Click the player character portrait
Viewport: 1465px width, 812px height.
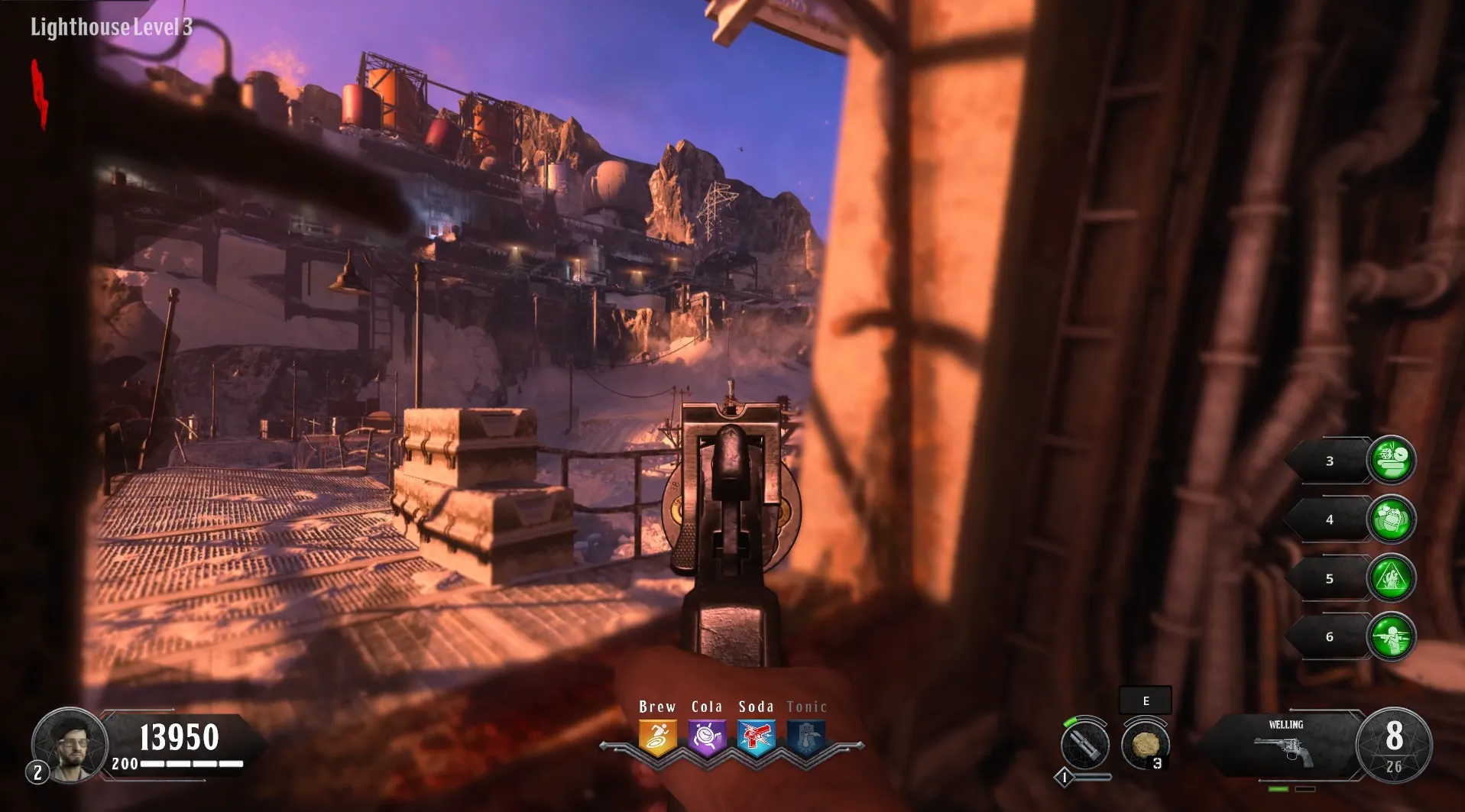[70, 744]
